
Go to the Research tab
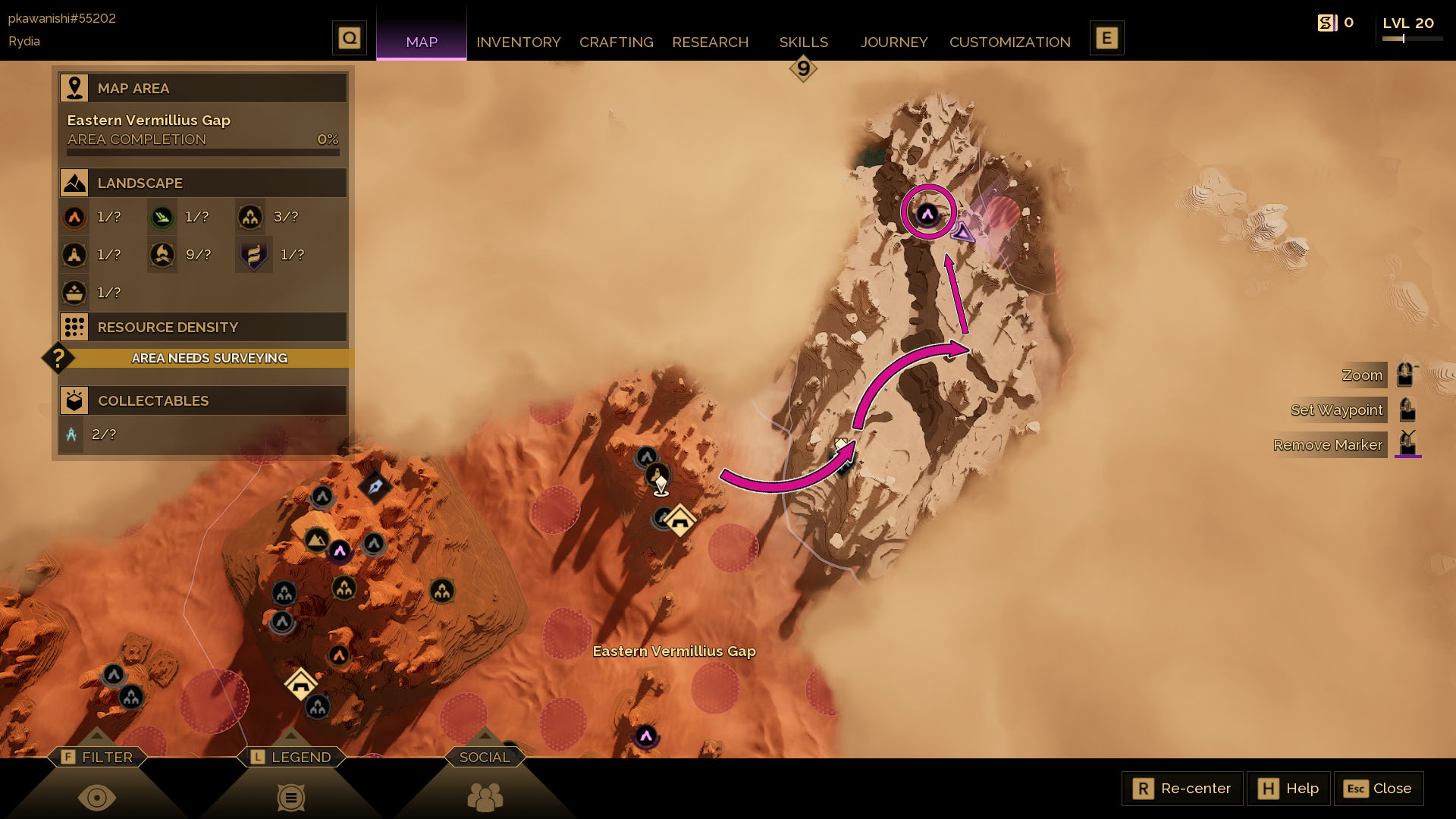click(x=710, y=42)
